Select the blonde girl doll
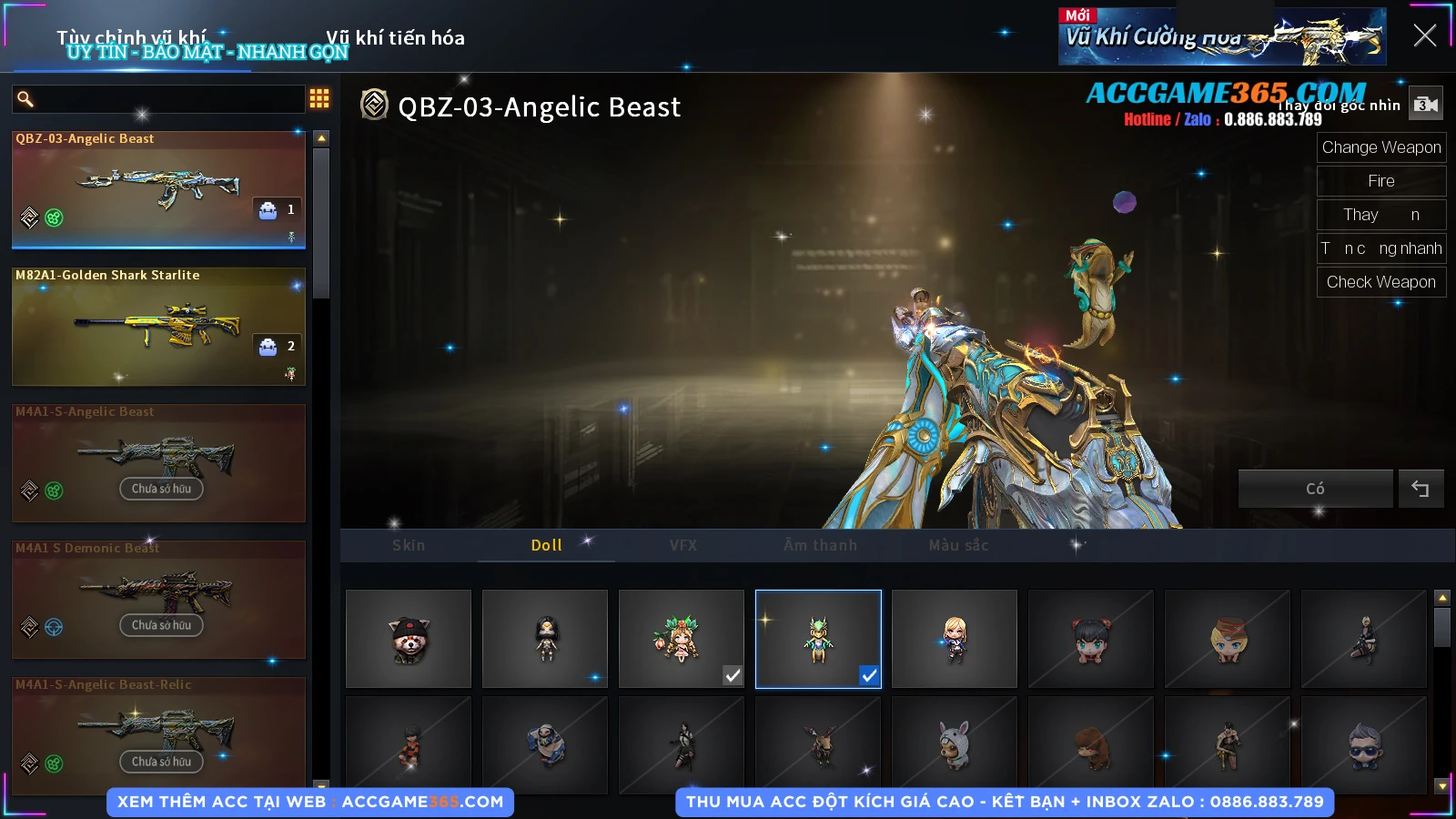This screenshot has height=819, width=1456. point(955,639)
